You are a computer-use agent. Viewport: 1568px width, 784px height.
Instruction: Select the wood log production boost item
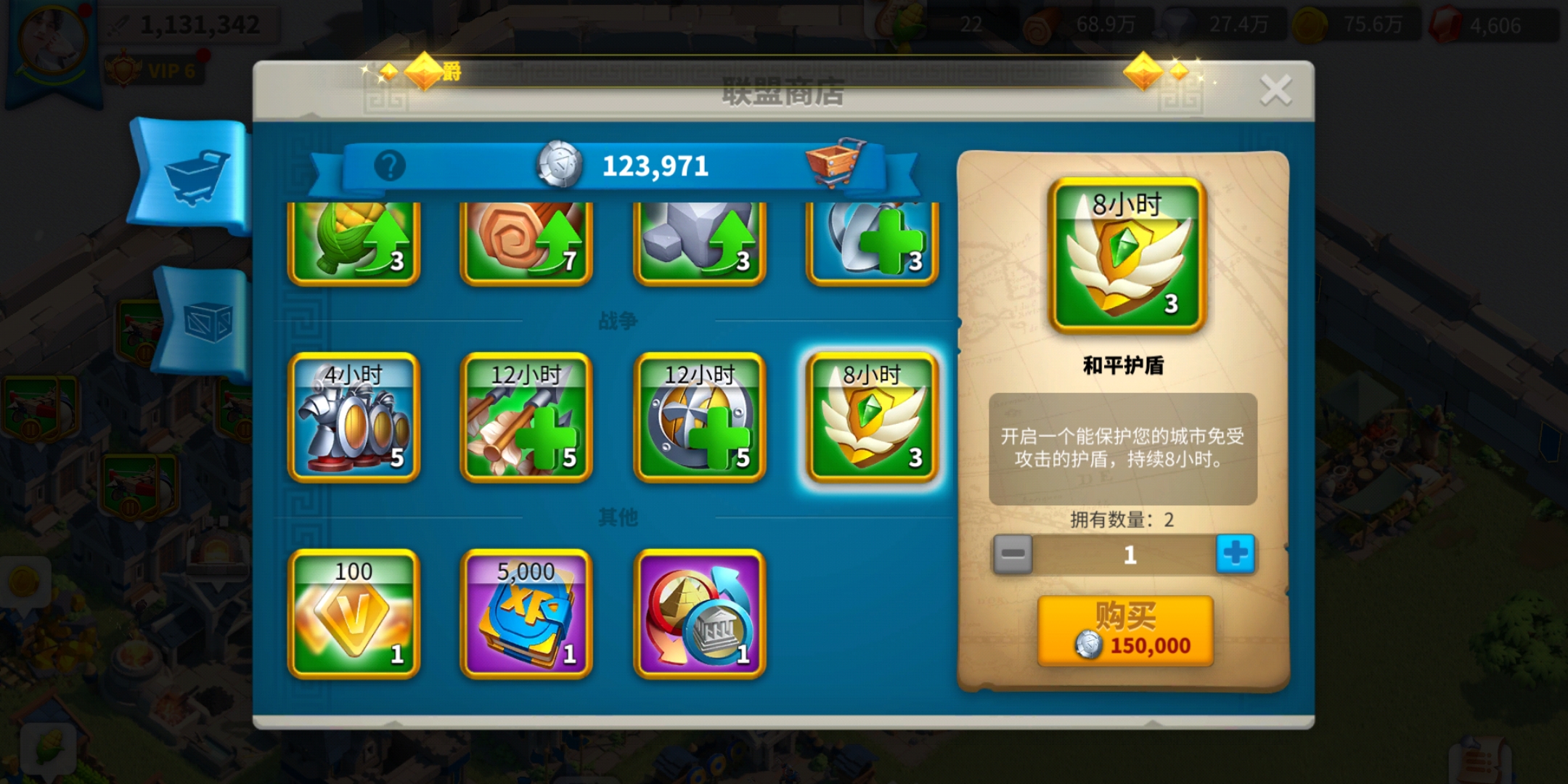click(x=526, y=243)
